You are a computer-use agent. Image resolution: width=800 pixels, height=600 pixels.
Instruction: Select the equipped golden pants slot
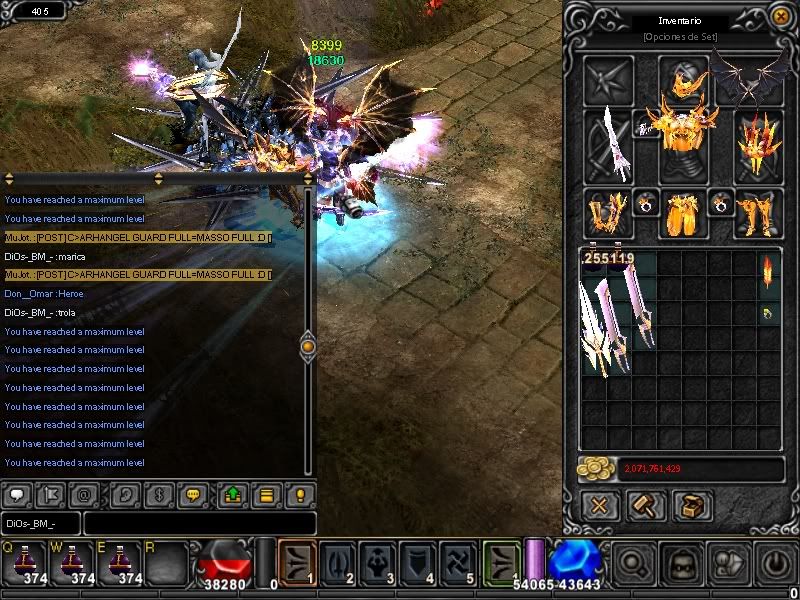click(683, 213)
